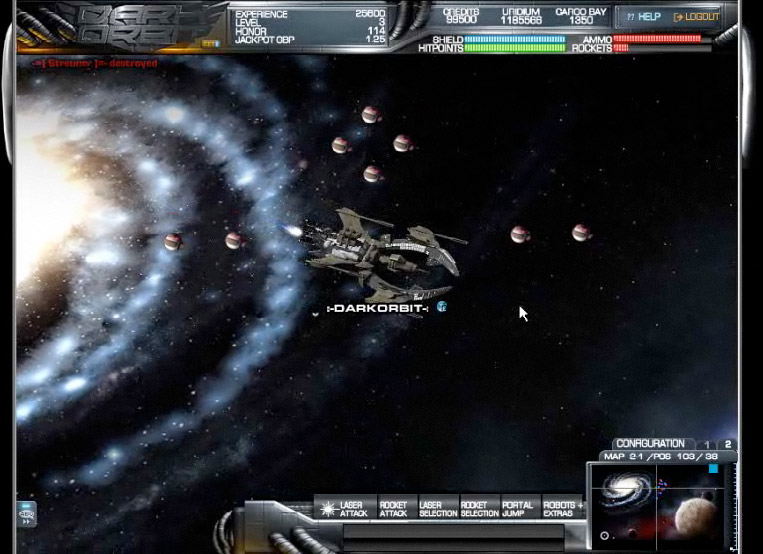Open the Help panel

(643, 17)
